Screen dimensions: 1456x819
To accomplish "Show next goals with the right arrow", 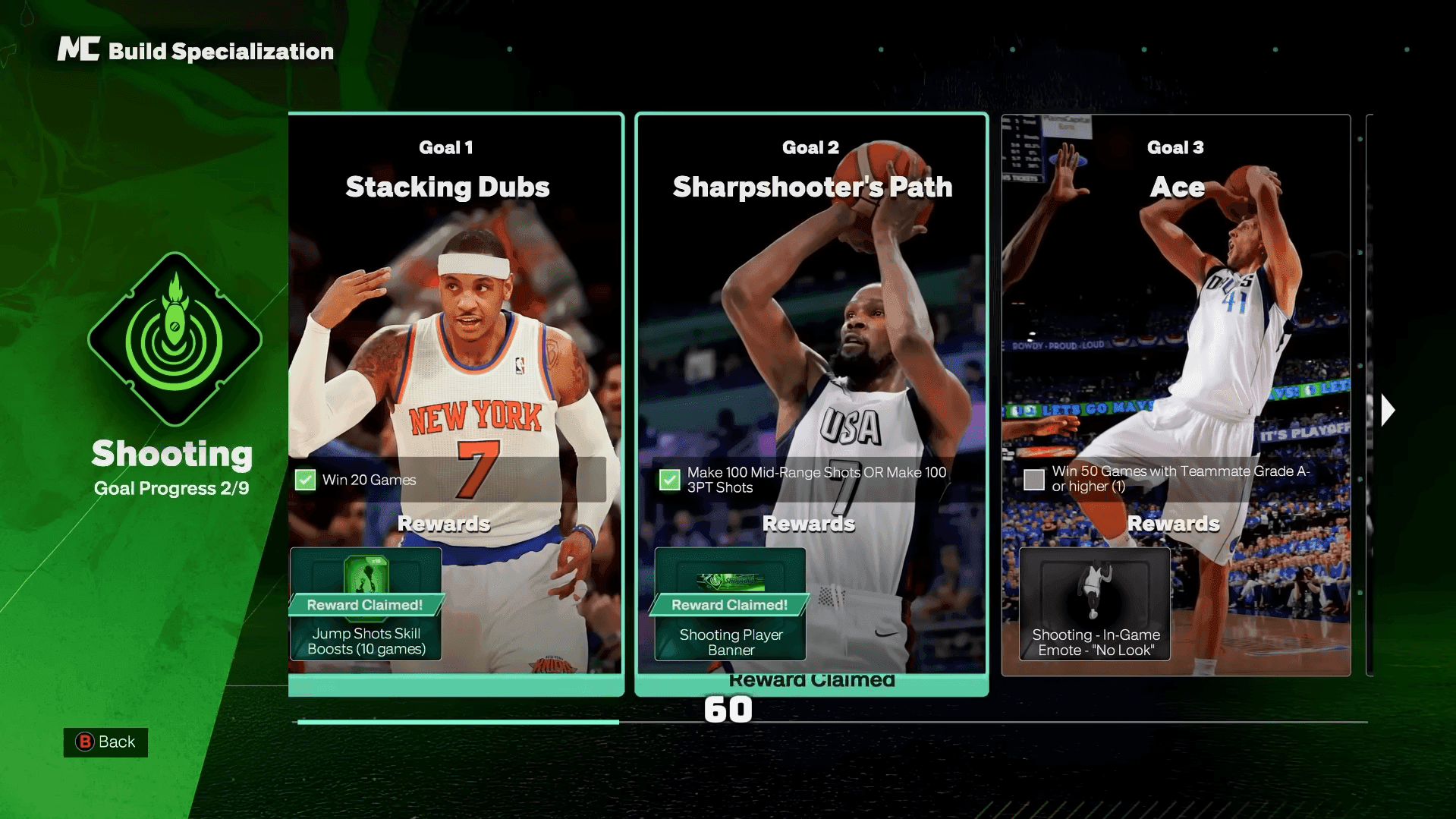I will (x=1388, y=410).
